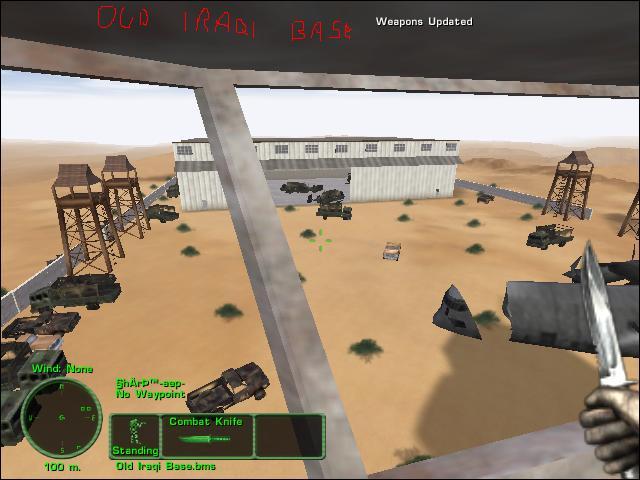The width and height of the screenshot is (640, 480).
Task: Select the Combat Knife weapon slot
Action: [205, 436]
